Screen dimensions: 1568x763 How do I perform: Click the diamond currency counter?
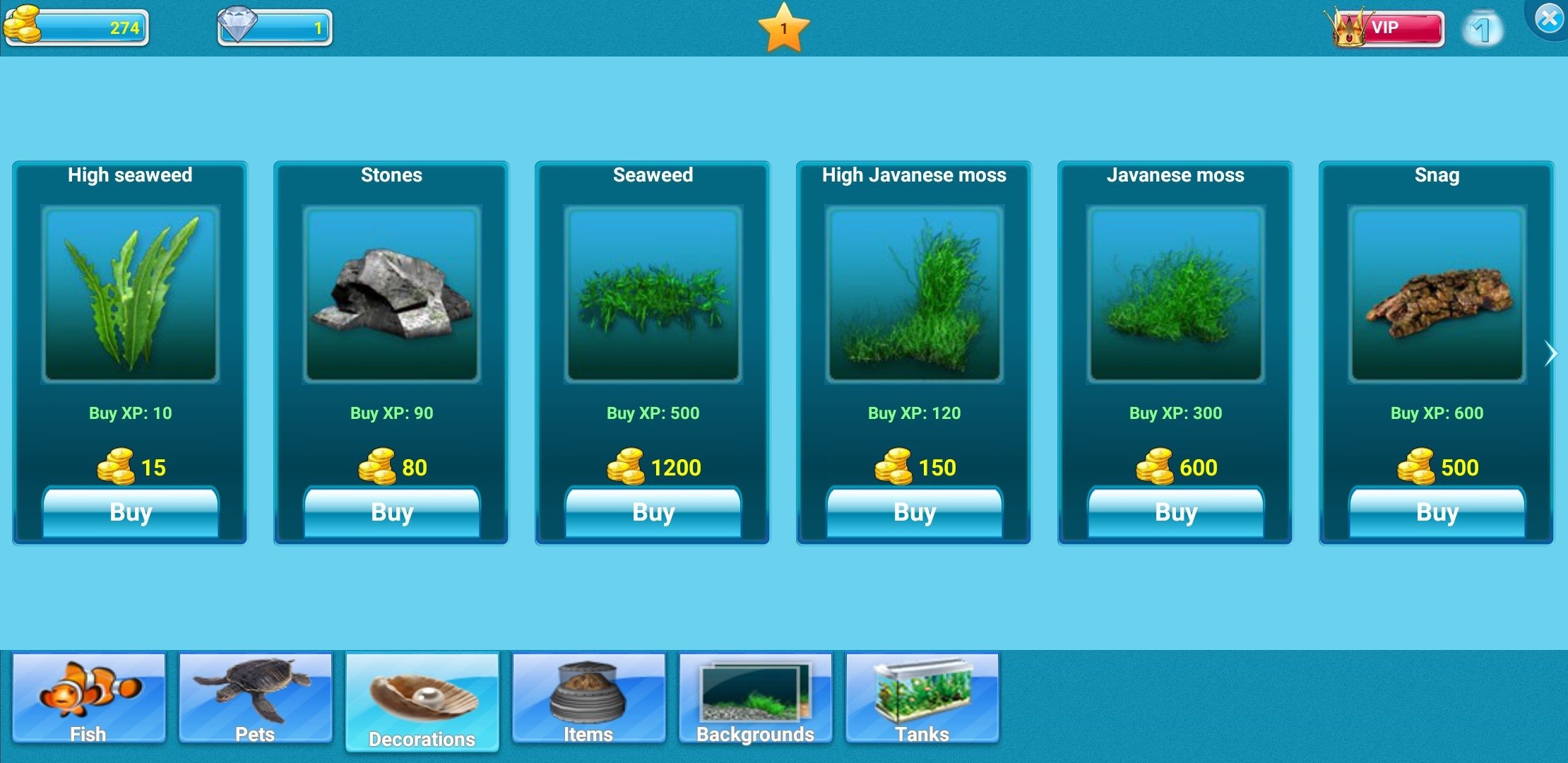pyautogui.click(x=275, y=28)
